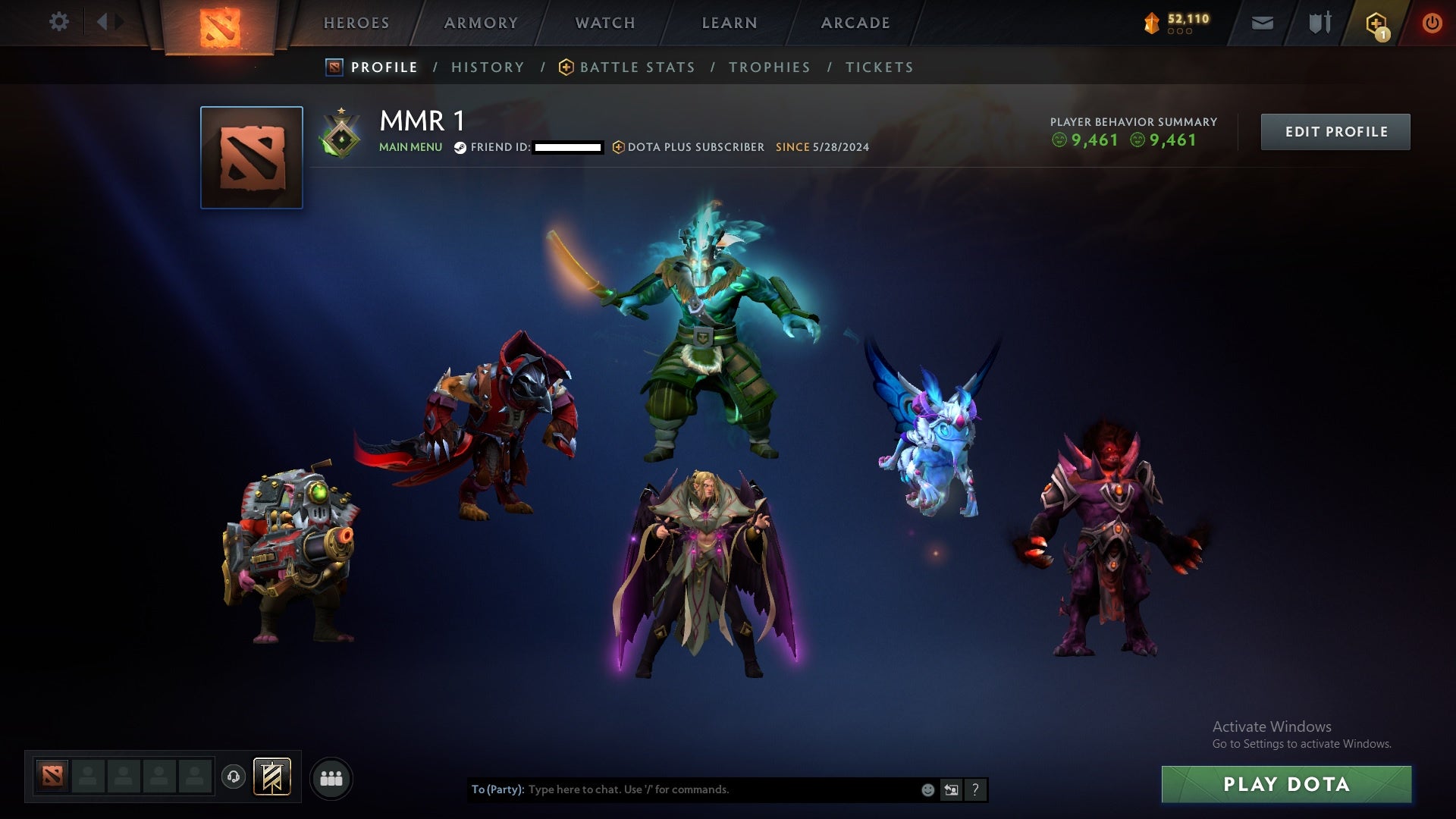Click the power/exit icon top right
The width and height of the screenshot is (1456, 819).
(1430, 22)
